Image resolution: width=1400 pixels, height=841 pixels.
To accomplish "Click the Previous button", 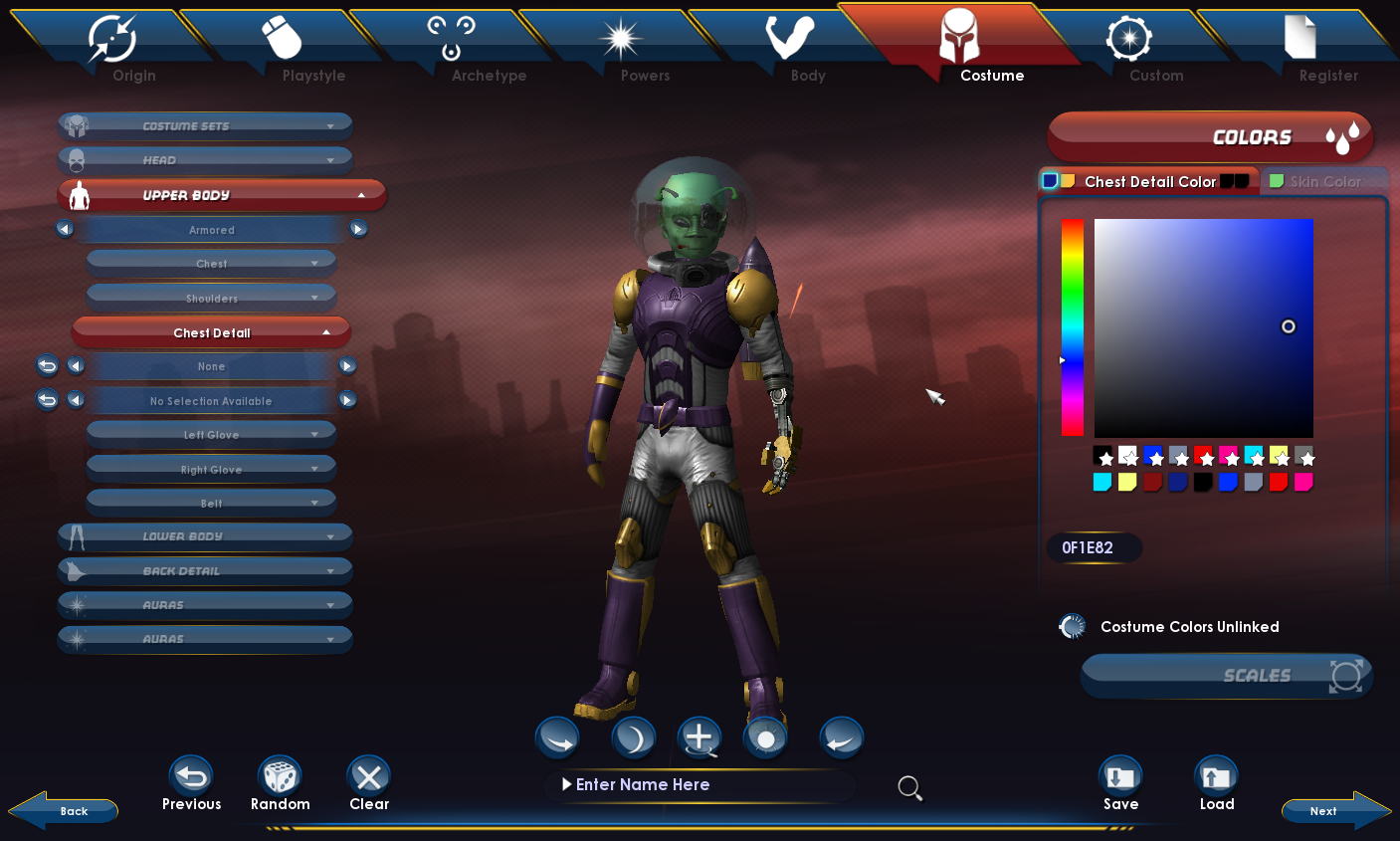I will tap(192, 784).
